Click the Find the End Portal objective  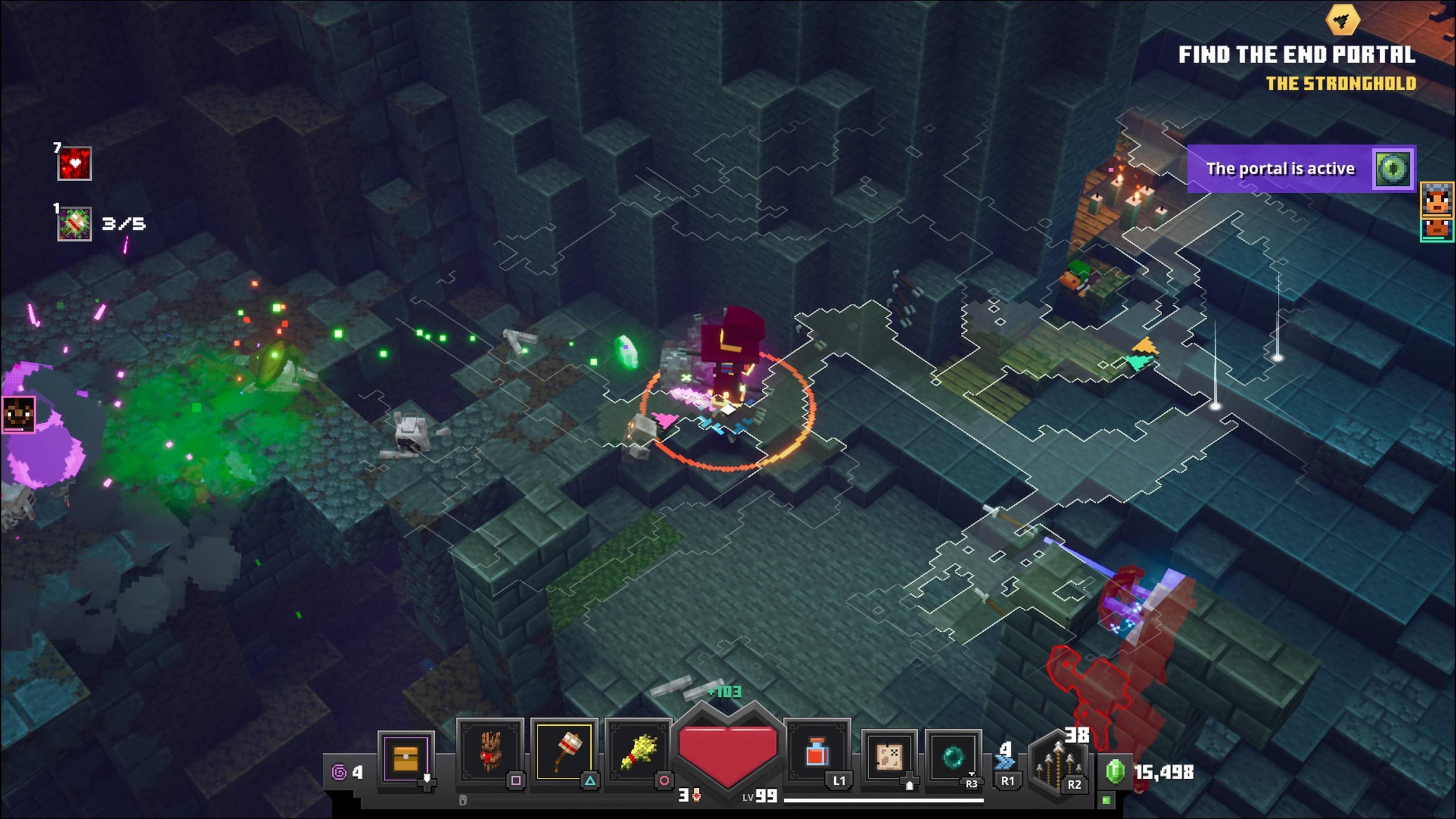pyautogui.click(x=1297, y=55)
